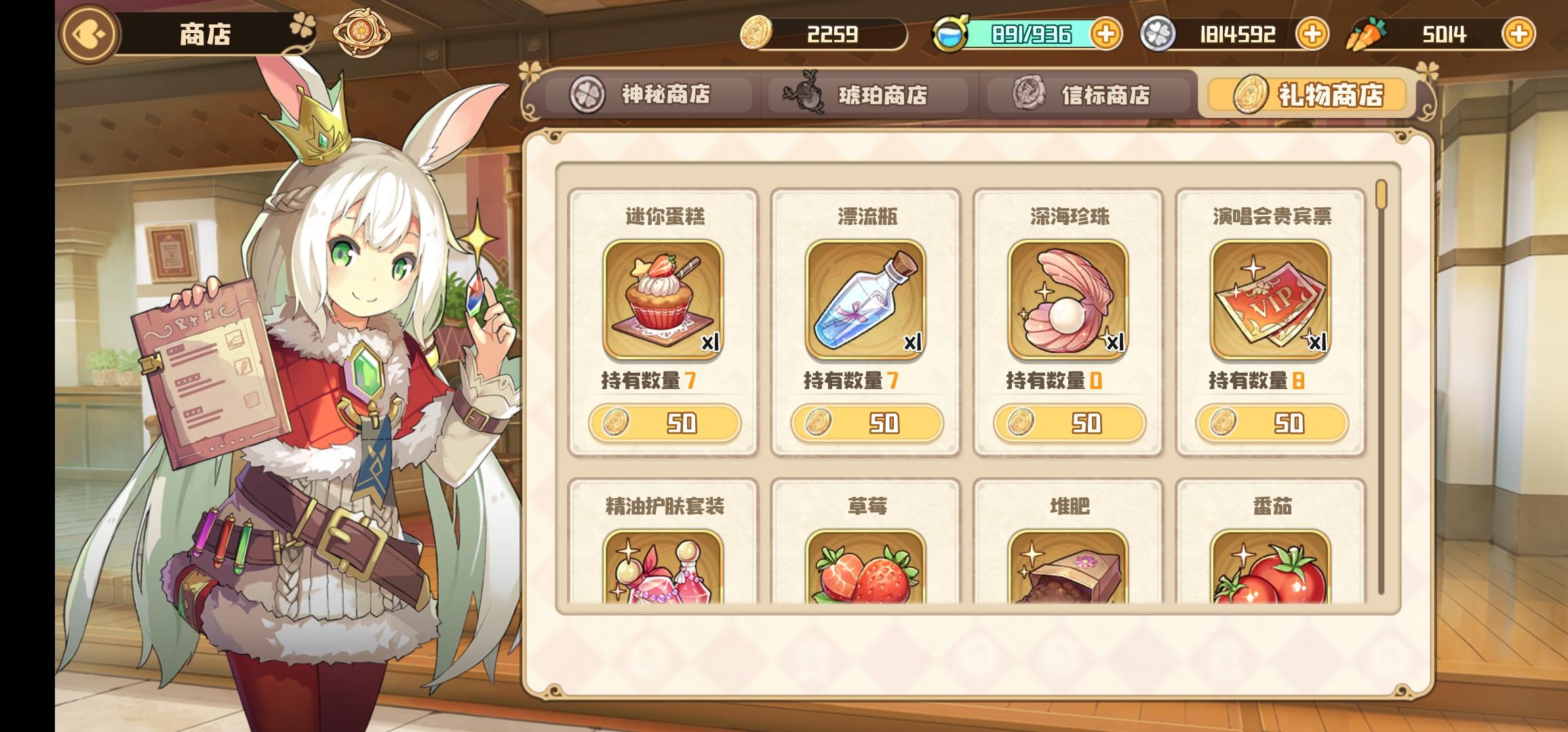Switch to the 信标商店 tab

(x=1085, y=94)
